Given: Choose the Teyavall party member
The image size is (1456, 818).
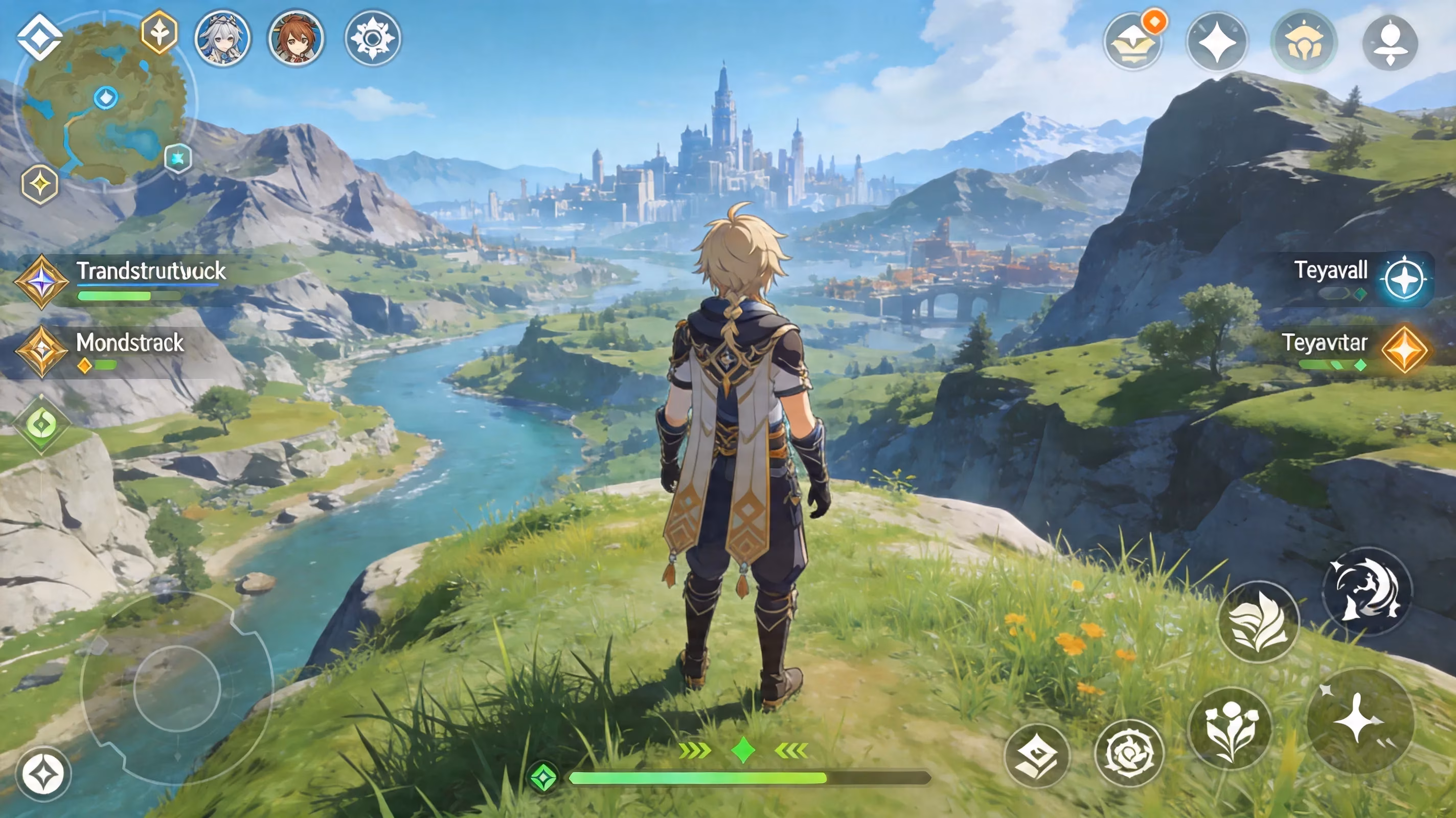Looking at the screenshot, I should [1404, 279].
